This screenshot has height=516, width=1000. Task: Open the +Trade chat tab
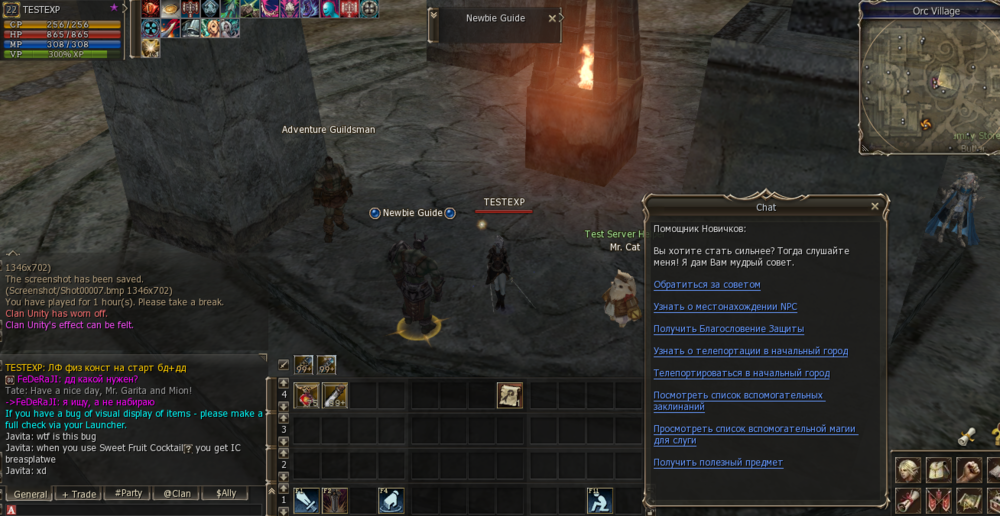click(x=79, y=494)
